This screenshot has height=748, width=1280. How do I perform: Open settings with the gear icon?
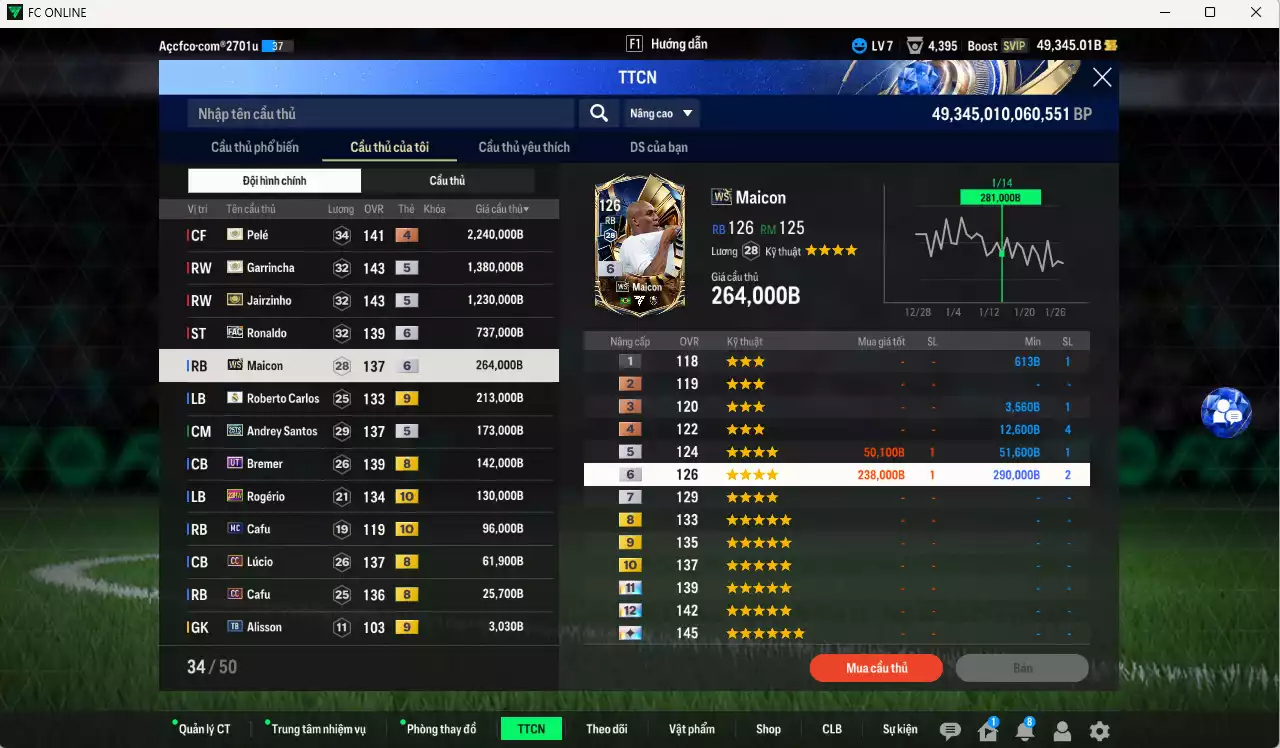1099,731
